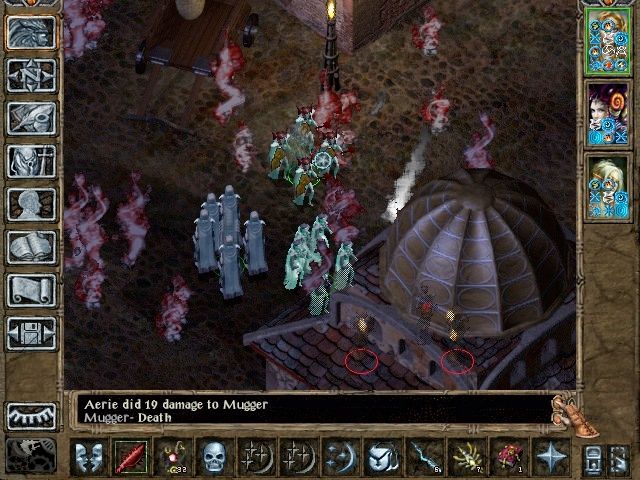Open the area map with compass button

[32, 75]
